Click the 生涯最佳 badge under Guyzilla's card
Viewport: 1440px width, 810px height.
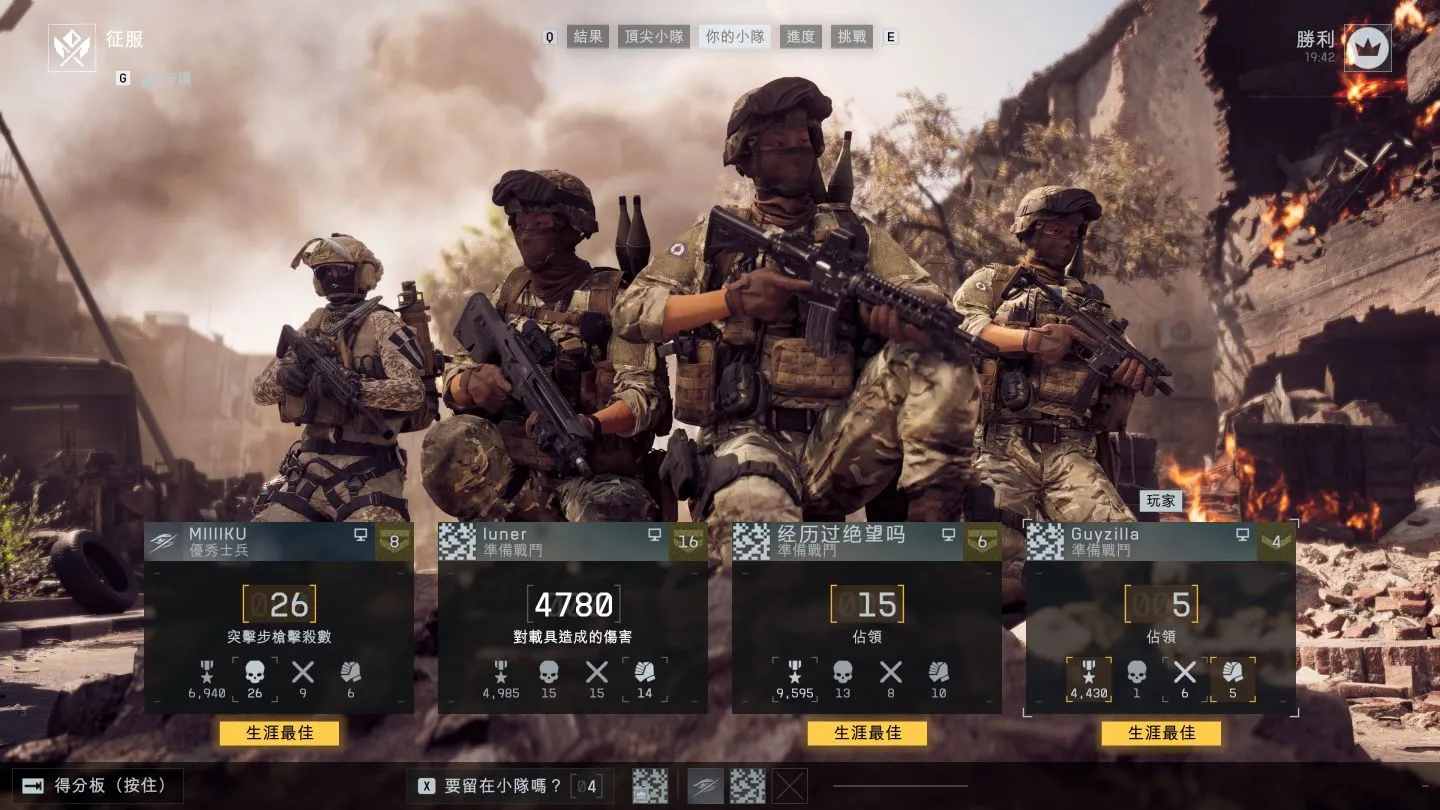click(1161, 733)
